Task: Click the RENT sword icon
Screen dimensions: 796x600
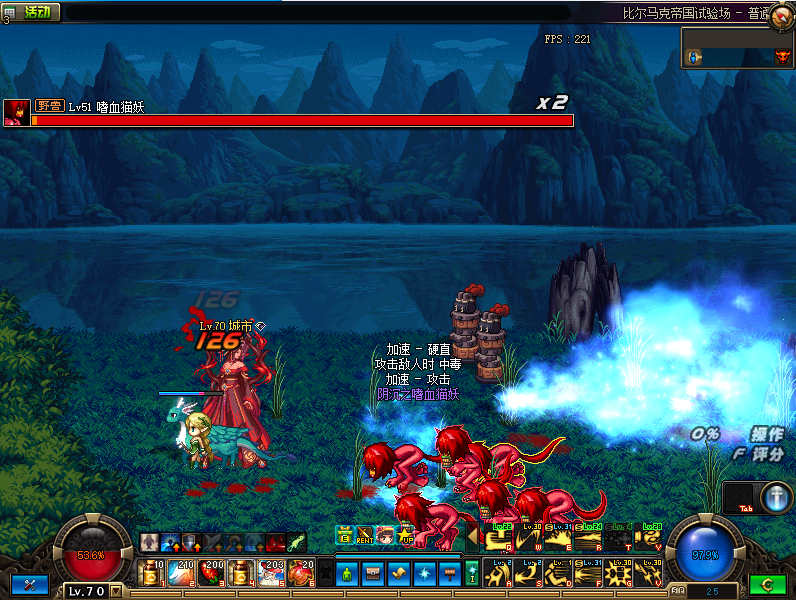Action: [365, 535]
